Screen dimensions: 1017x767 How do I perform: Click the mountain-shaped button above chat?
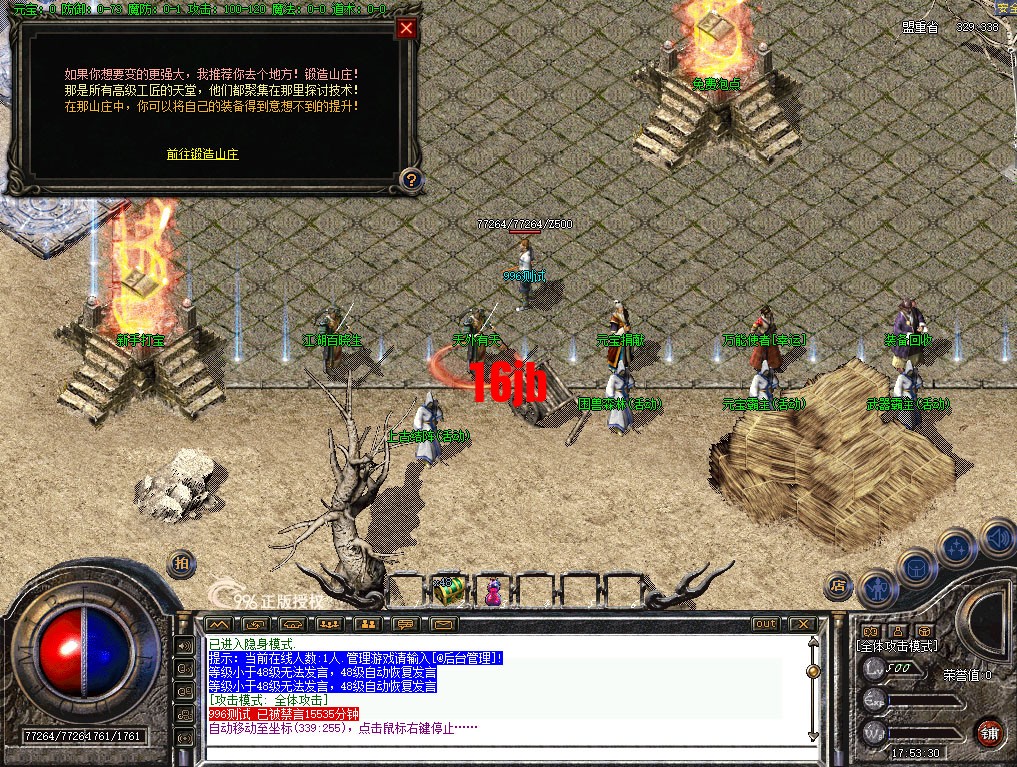pos(217,624)
